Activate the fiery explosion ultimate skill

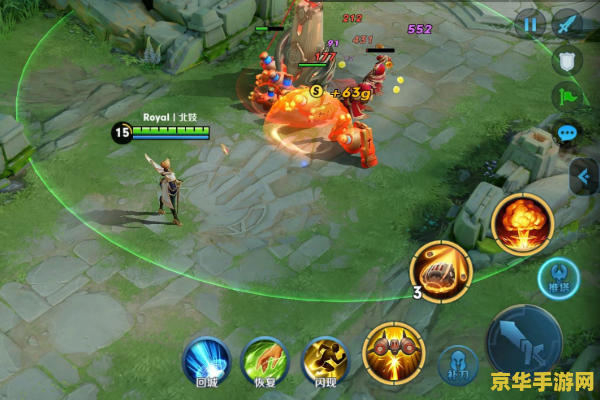click(522, 222)
